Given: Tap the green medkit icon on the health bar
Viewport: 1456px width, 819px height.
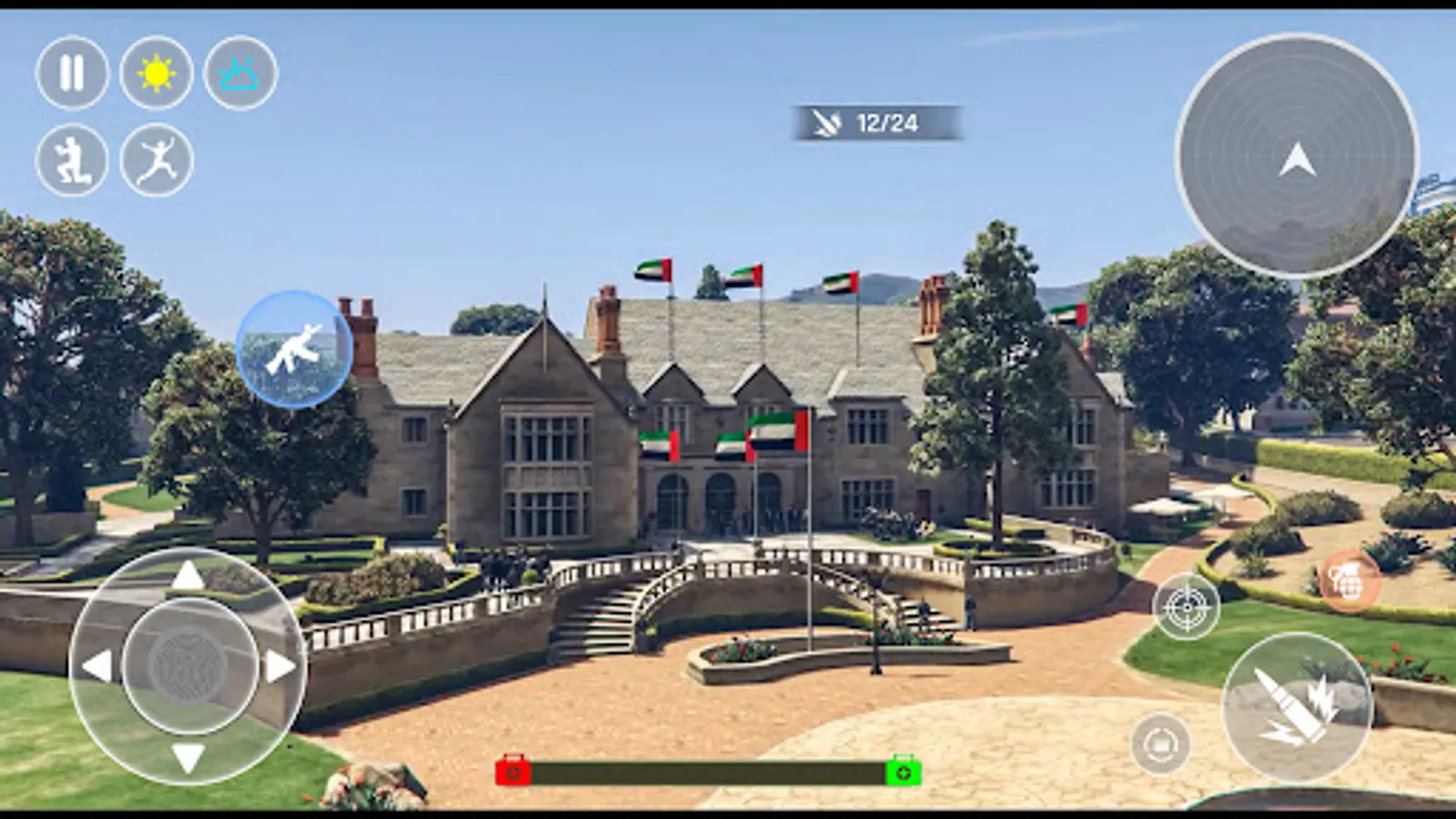Looking at the screenshot, I should [900, 769].
